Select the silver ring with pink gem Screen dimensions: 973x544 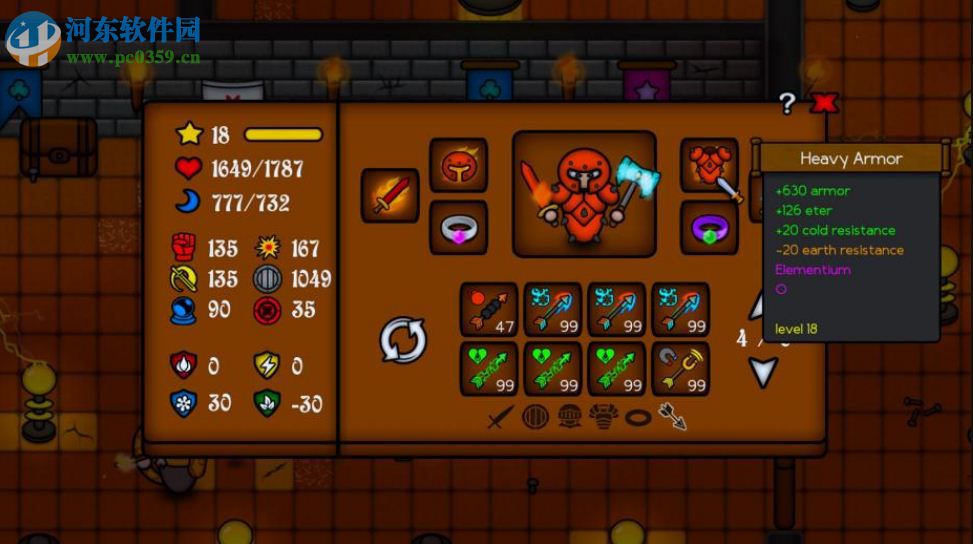(x=458, y=228)
